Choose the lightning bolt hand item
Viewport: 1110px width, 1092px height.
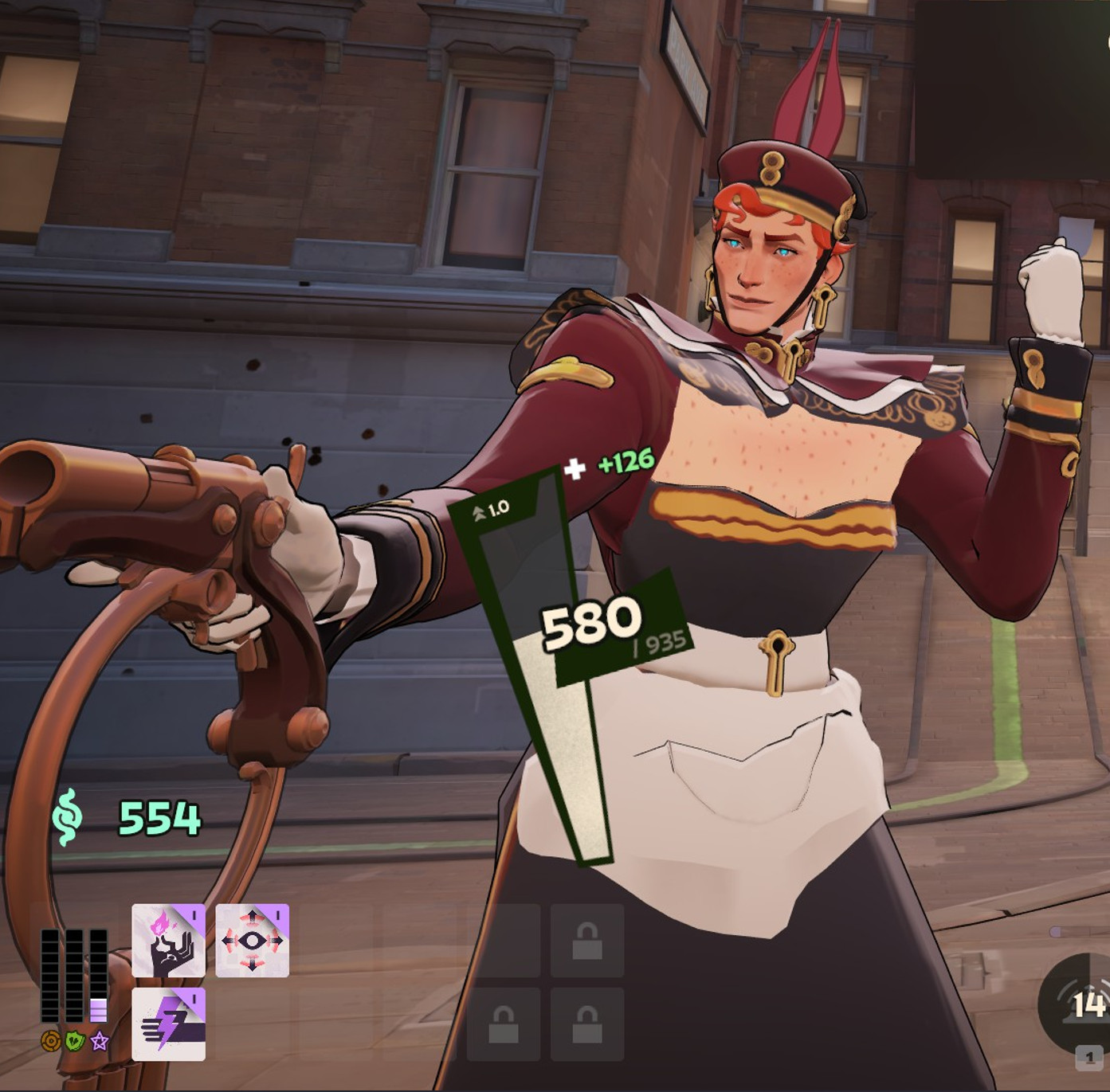pos(168,1024)
